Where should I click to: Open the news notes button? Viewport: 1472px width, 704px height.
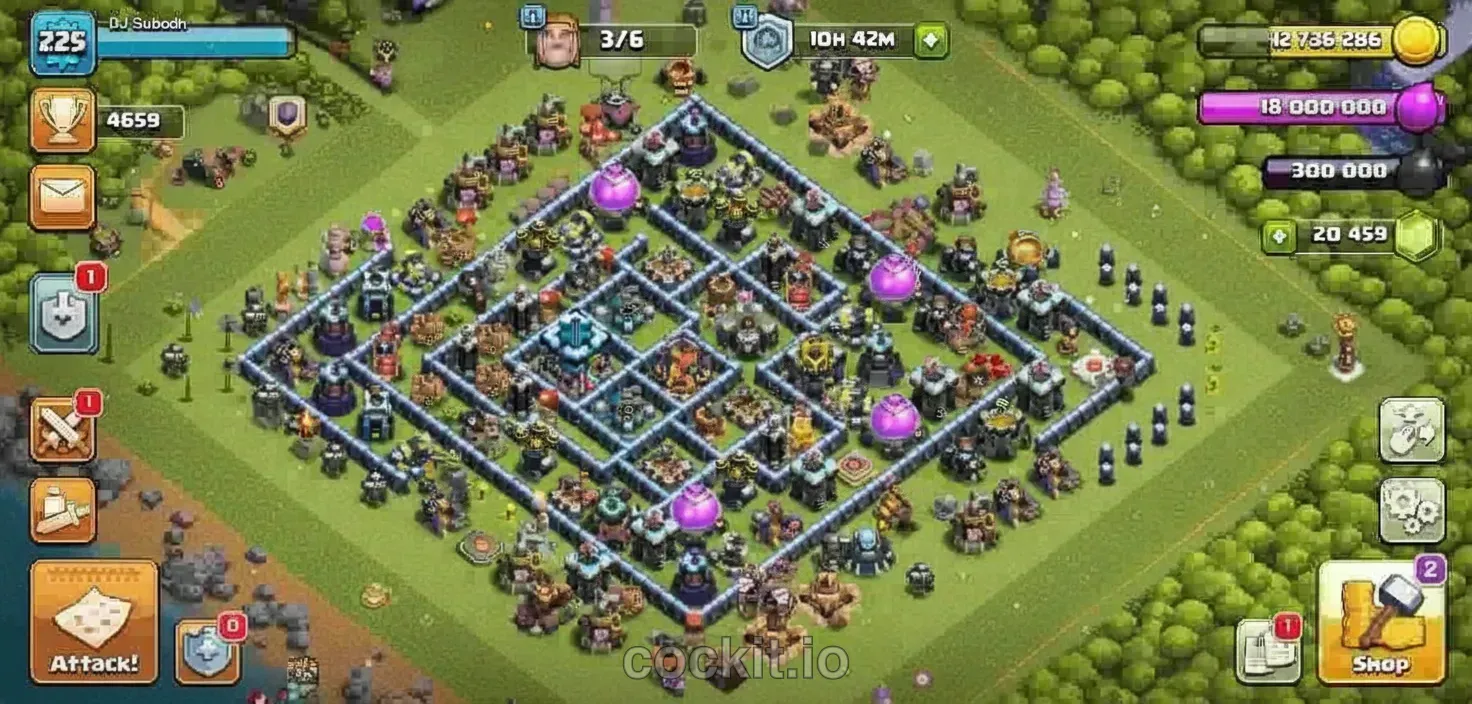[1267, 650]
